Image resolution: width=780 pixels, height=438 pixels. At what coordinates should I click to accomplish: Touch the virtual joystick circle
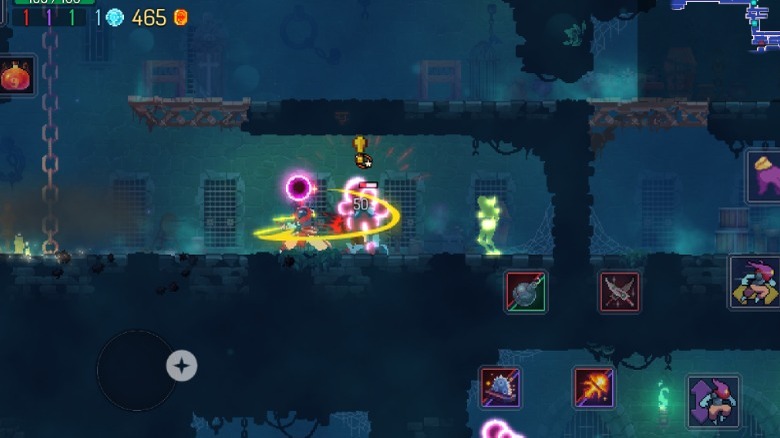[137, 370]
